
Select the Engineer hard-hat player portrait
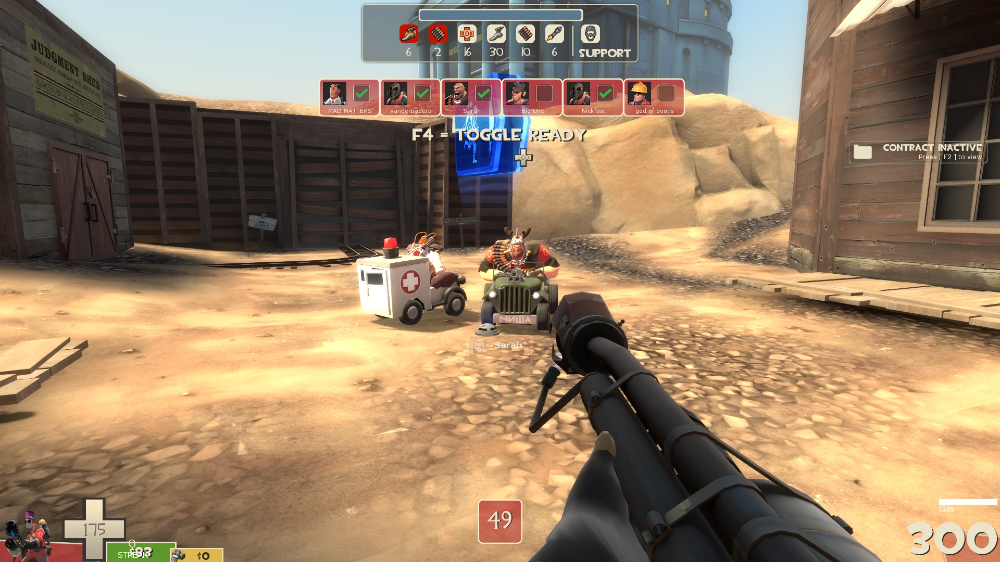(x=640, y=94)
